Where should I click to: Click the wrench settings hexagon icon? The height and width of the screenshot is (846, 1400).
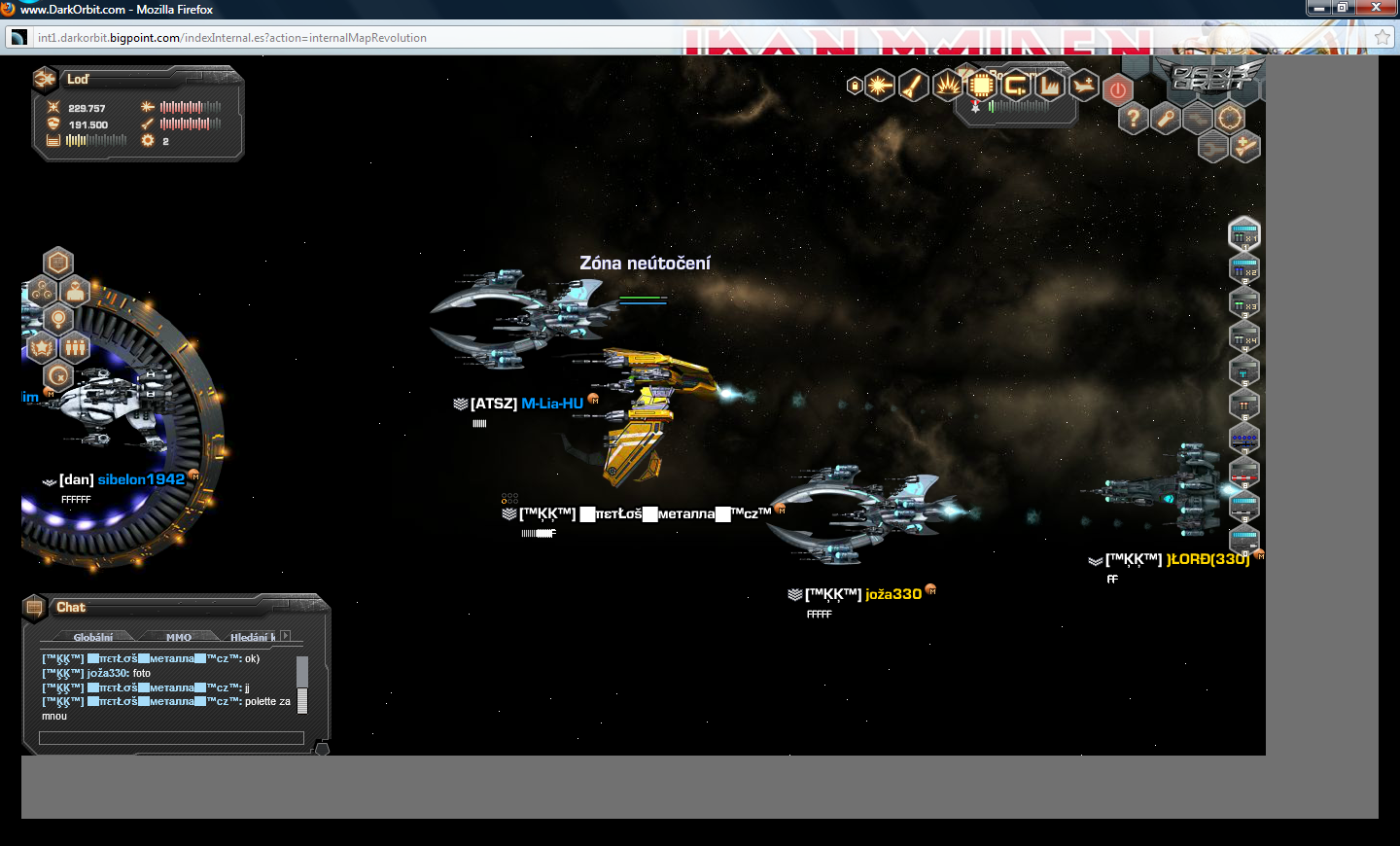[x=1166, y=119]
